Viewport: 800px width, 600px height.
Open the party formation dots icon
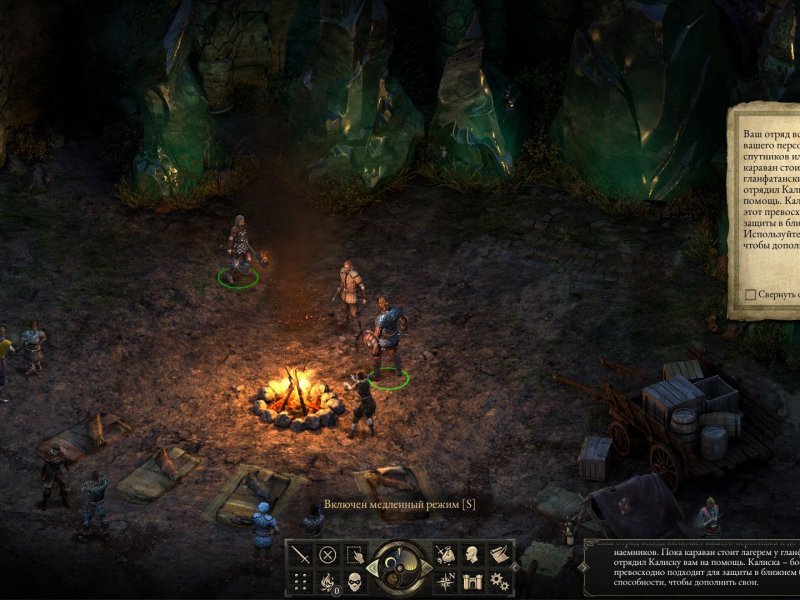[x=300, y=581]
